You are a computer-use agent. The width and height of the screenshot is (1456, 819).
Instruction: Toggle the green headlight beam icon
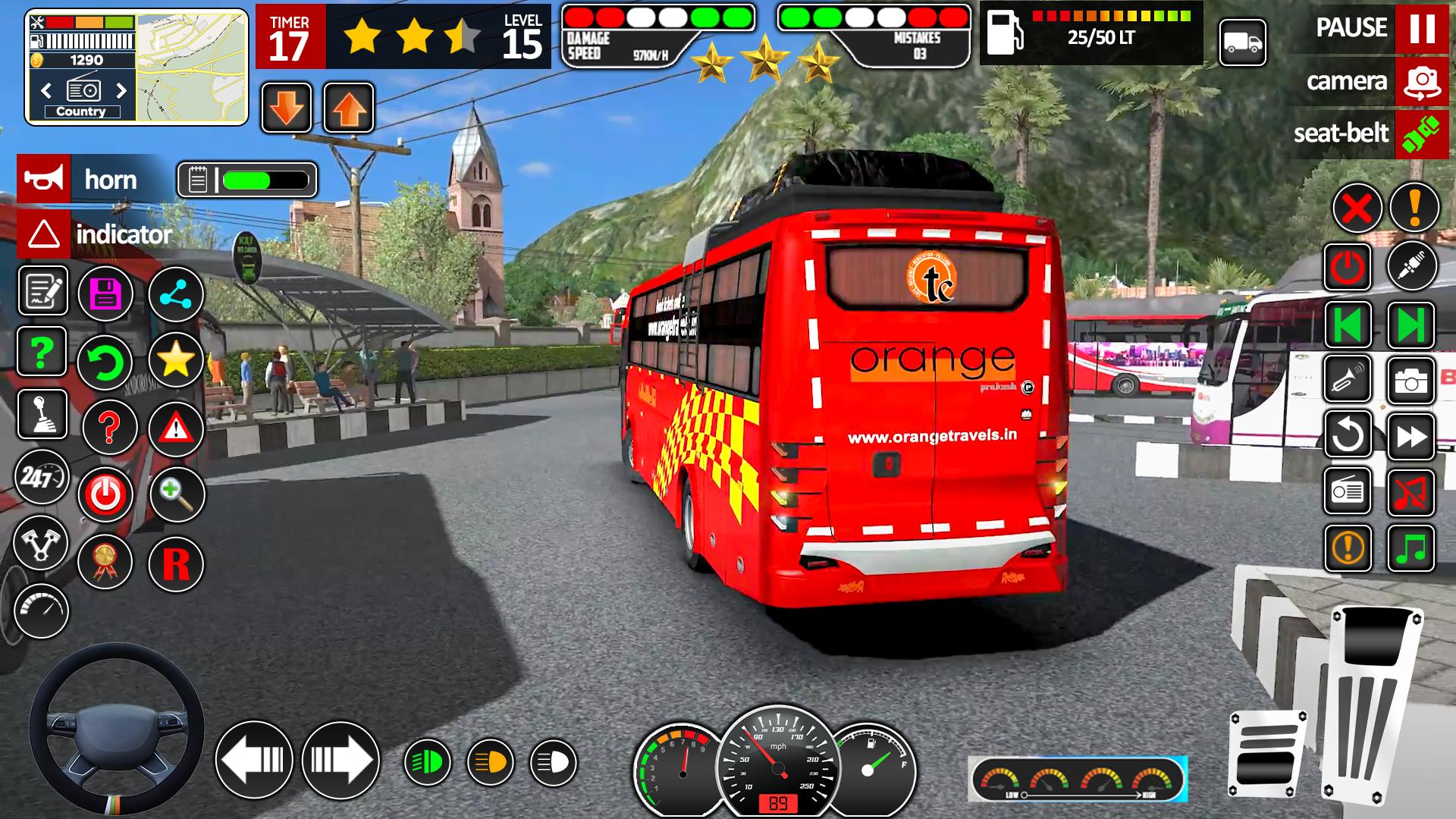427,762
